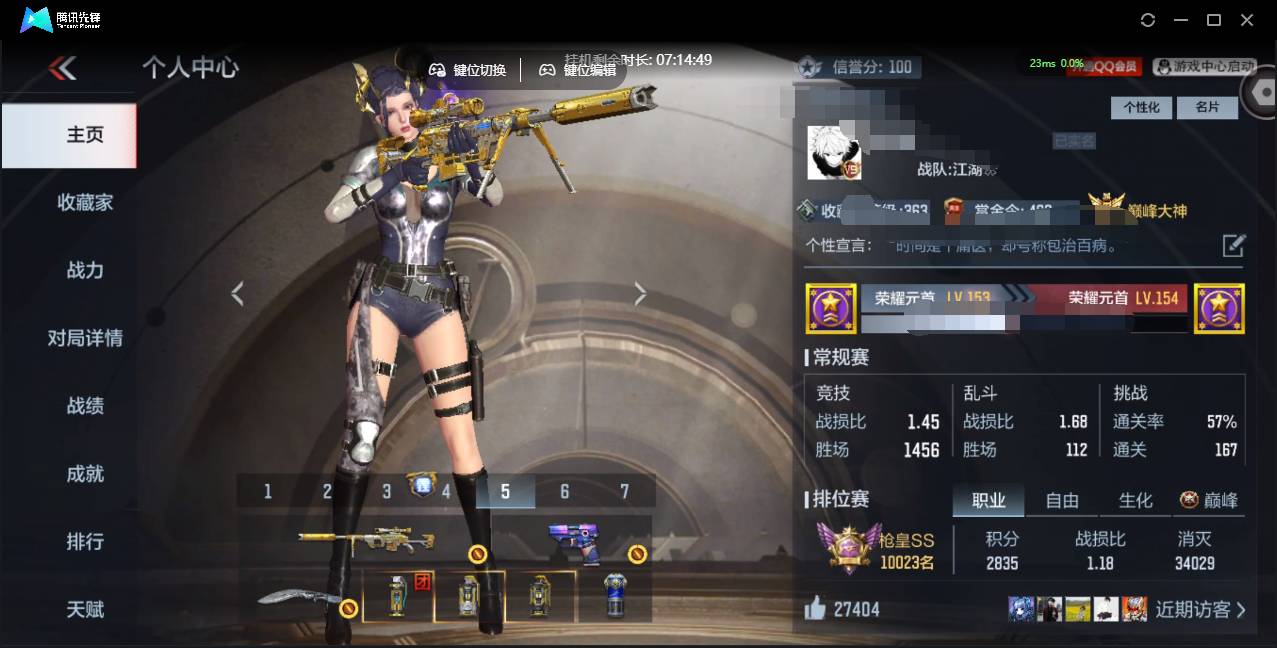
Task: Click the golden sniper rifle weapon slot
Action: click(366, 541)
